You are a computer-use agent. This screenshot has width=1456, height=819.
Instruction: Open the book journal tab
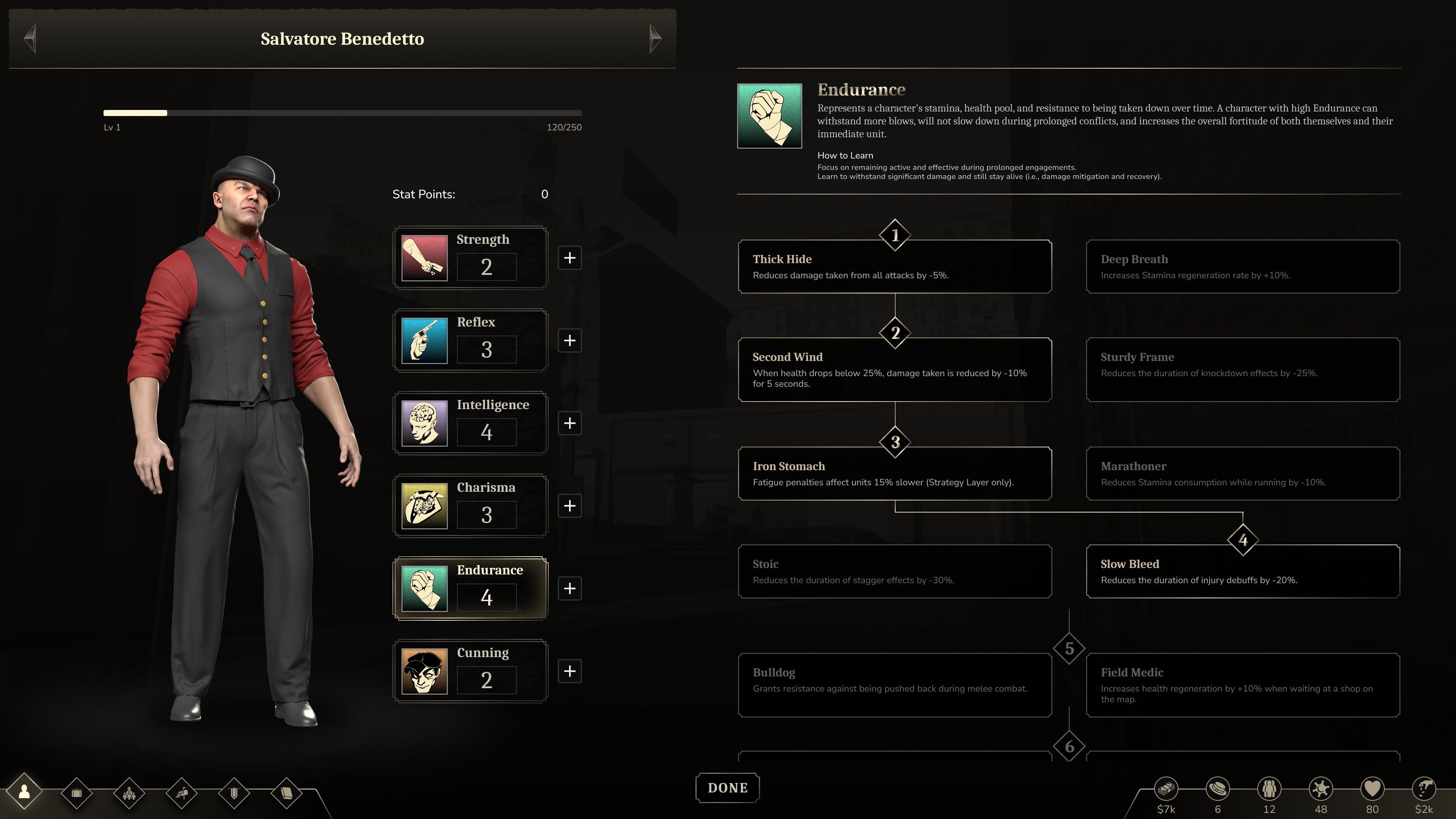coord(286,793)
